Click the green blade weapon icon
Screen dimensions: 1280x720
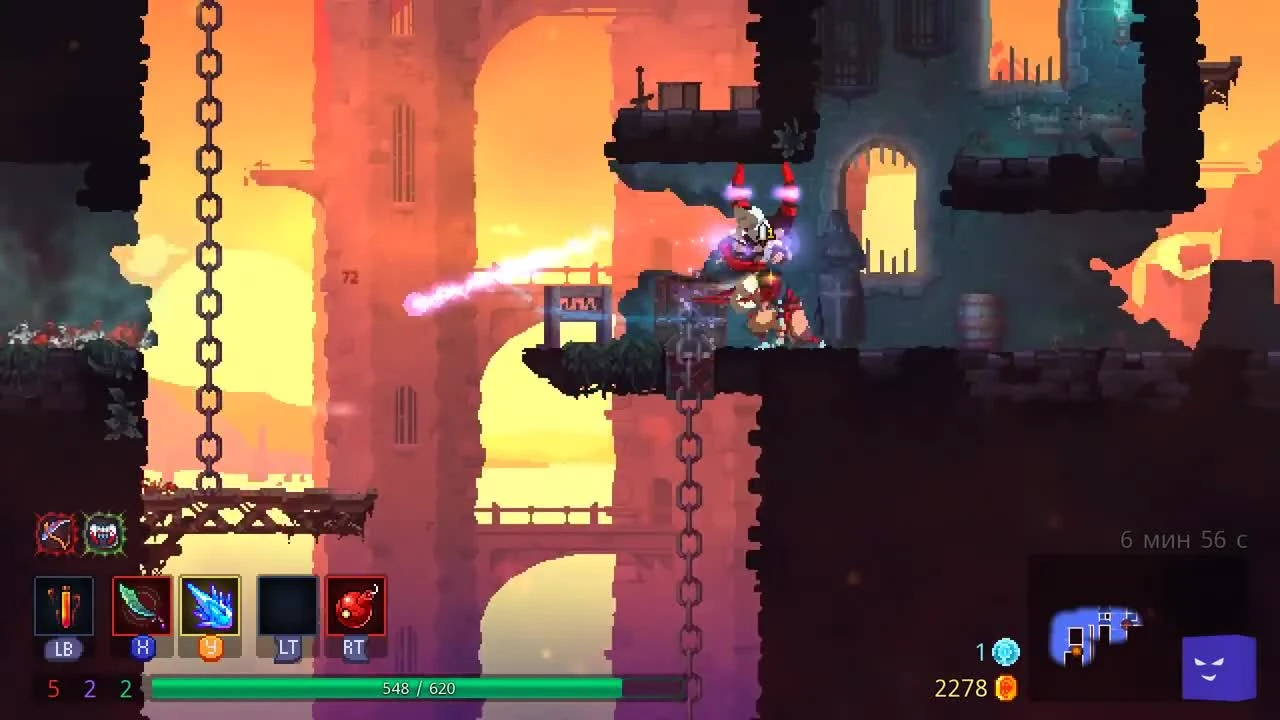click(141, 605)
